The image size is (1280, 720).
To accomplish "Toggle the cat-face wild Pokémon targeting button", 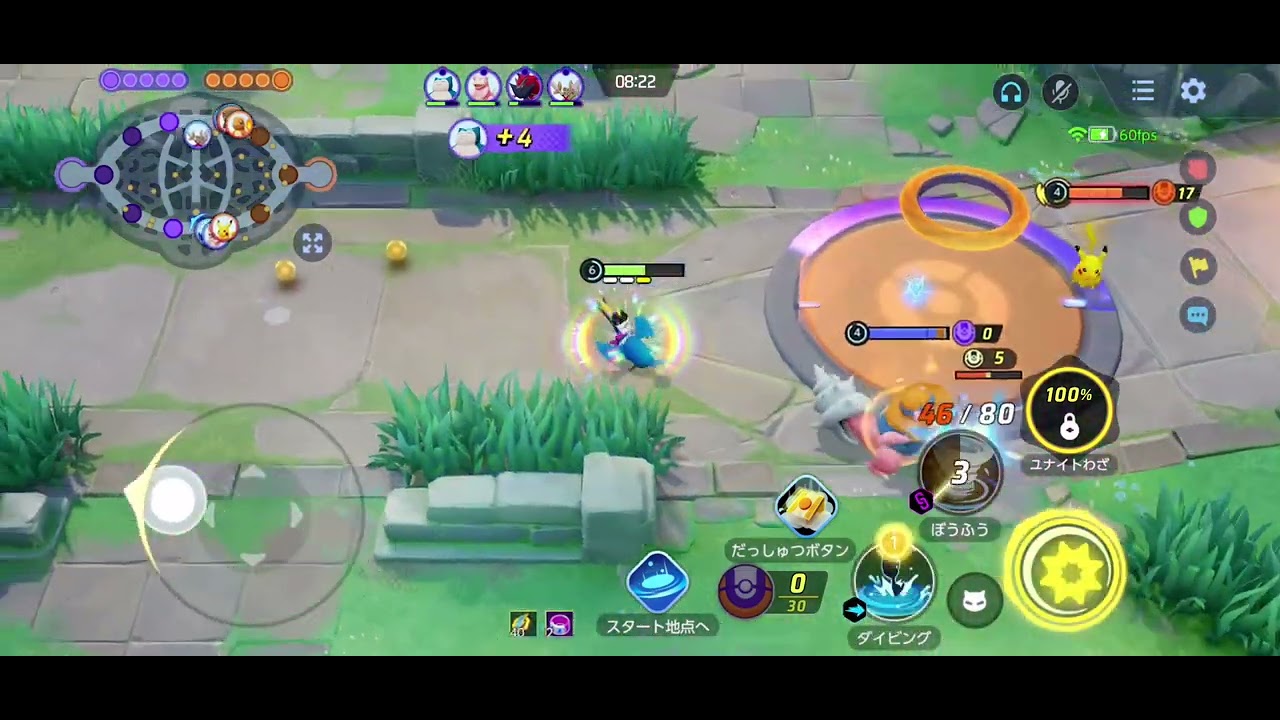I will [975, 600].
